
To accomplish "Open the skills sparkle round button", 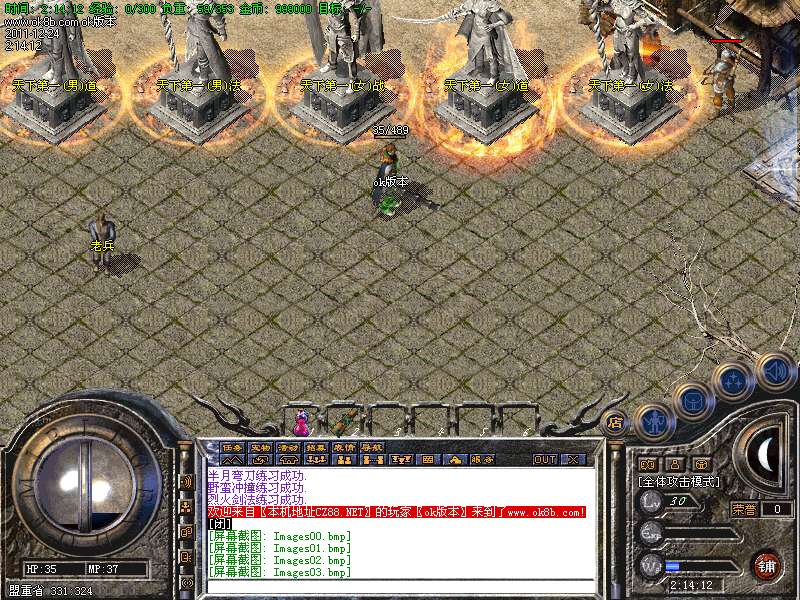I will click(735, 381).
